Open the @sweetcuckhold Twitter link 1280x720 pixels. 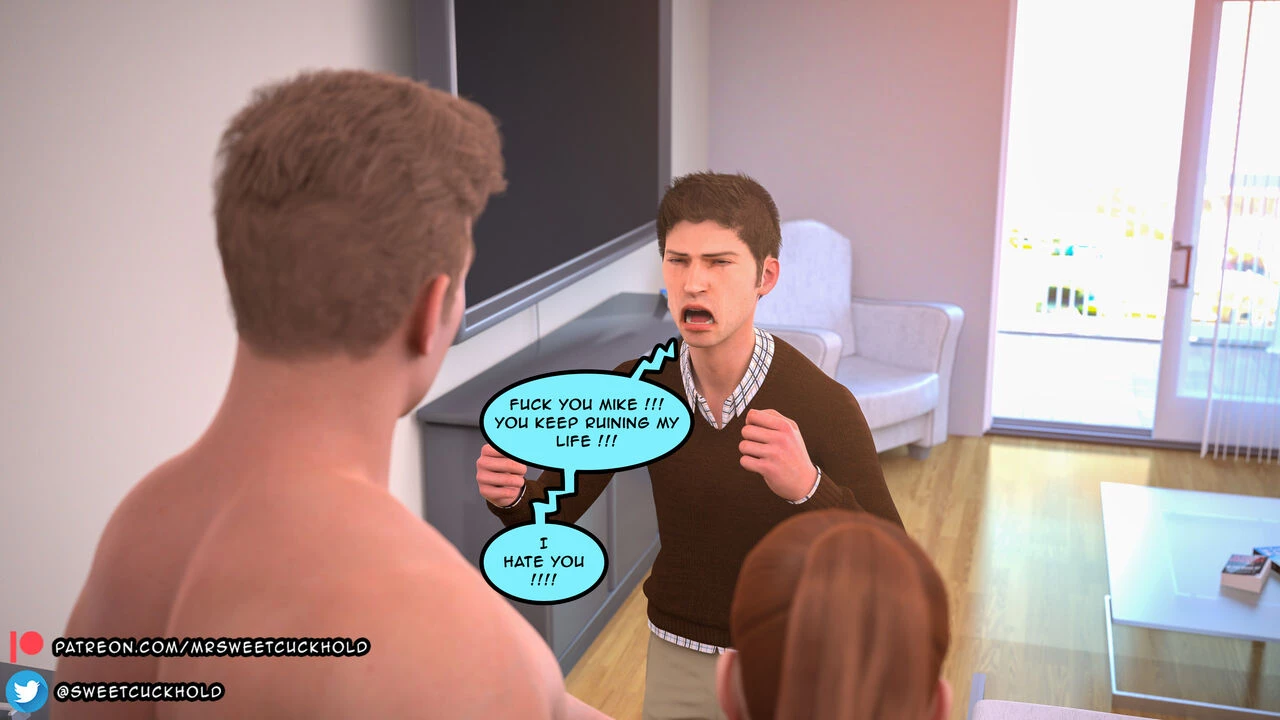(138, 691)
